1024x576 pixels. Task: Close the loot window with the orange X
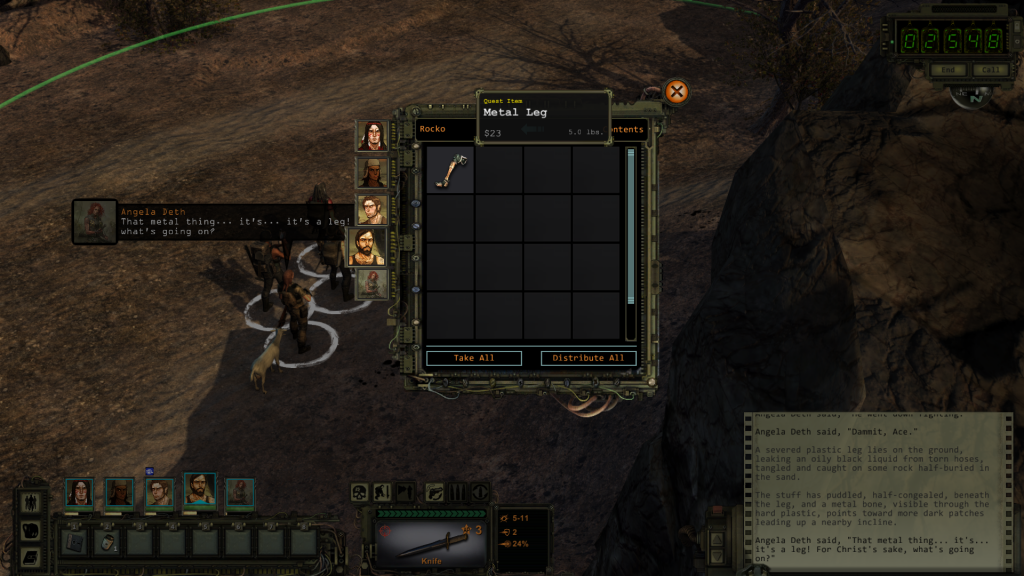pyautogui.click(x=677, y=92)
